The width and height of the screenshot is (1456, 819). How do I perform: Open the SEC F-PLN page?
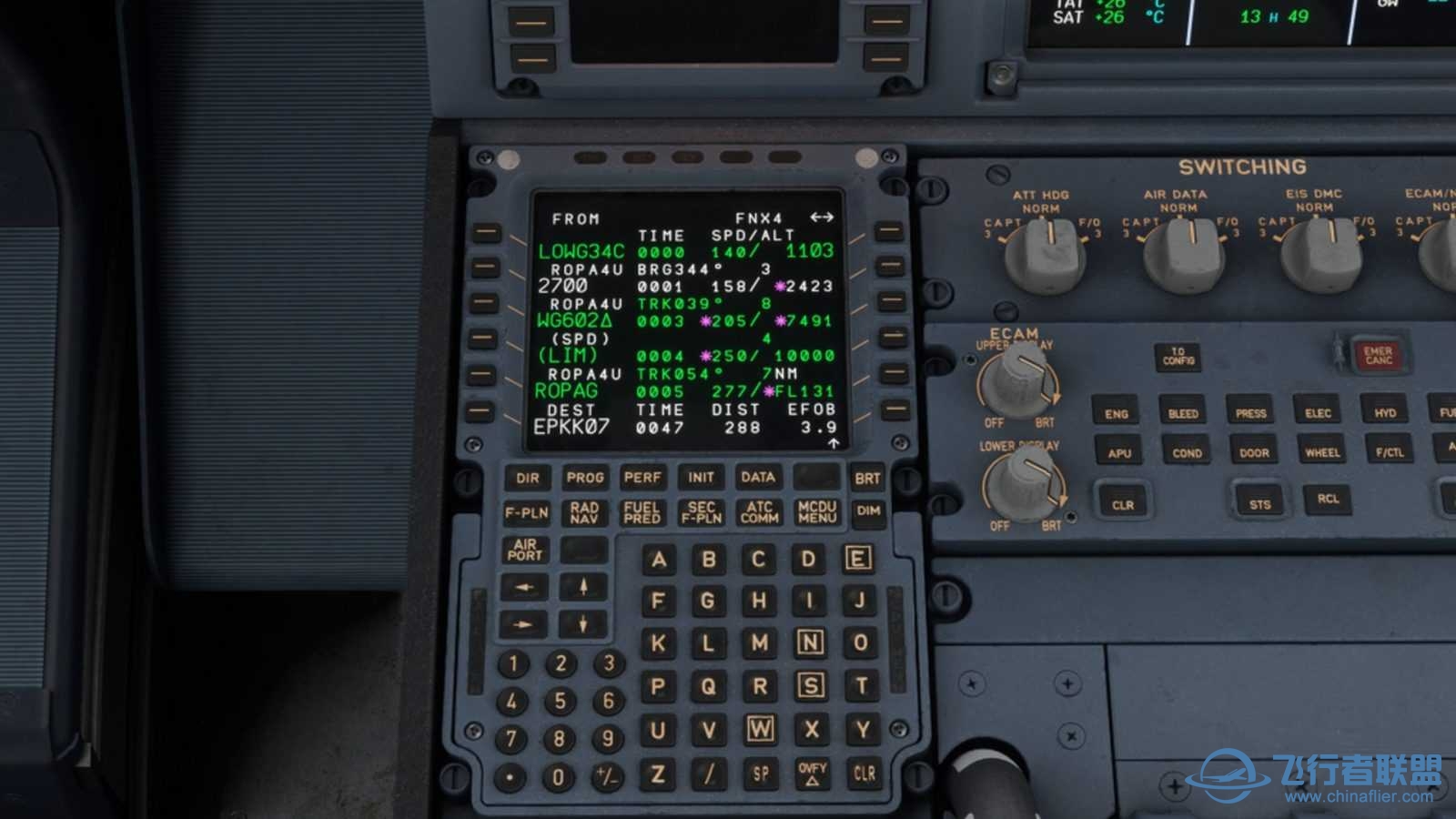click(702, 512)
